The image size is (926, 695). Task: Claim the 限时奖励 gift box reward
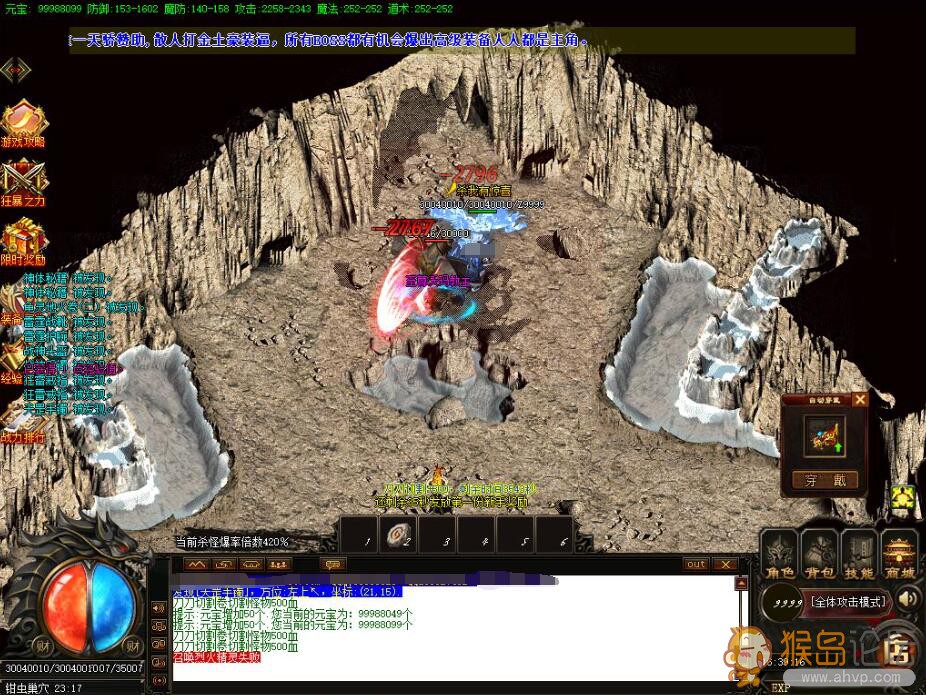click(22, 241)
